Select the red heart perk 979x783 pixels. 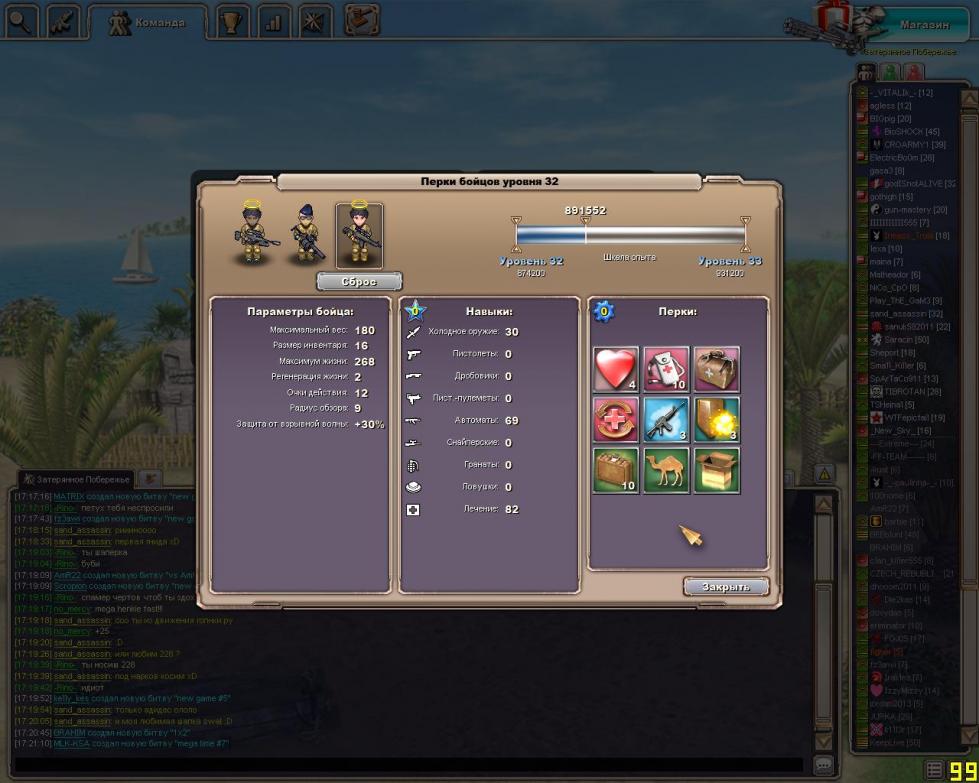pyautogui.click(x=616, y=369)
